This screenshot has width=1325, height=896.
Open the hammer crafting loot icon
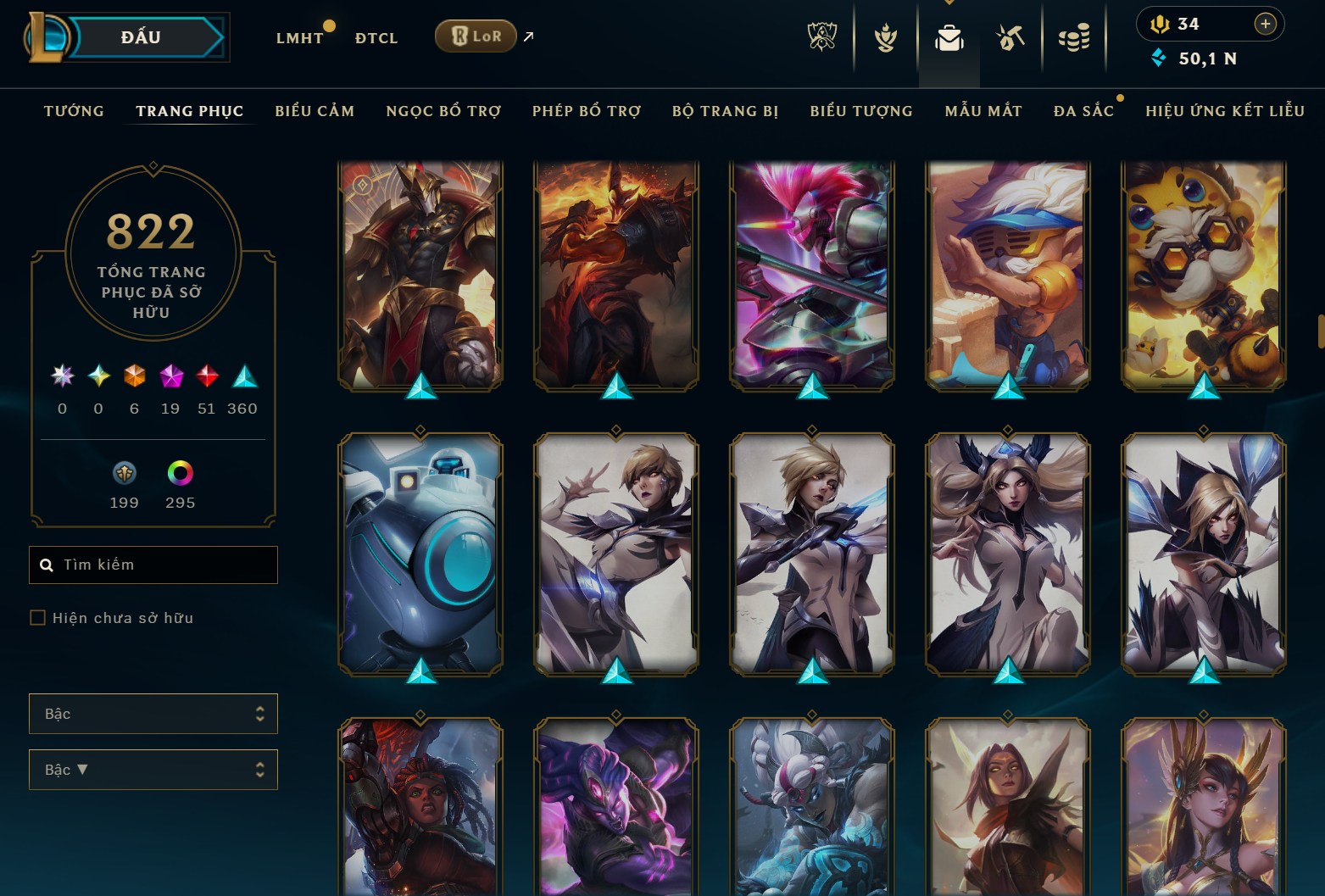(1010, 37)
